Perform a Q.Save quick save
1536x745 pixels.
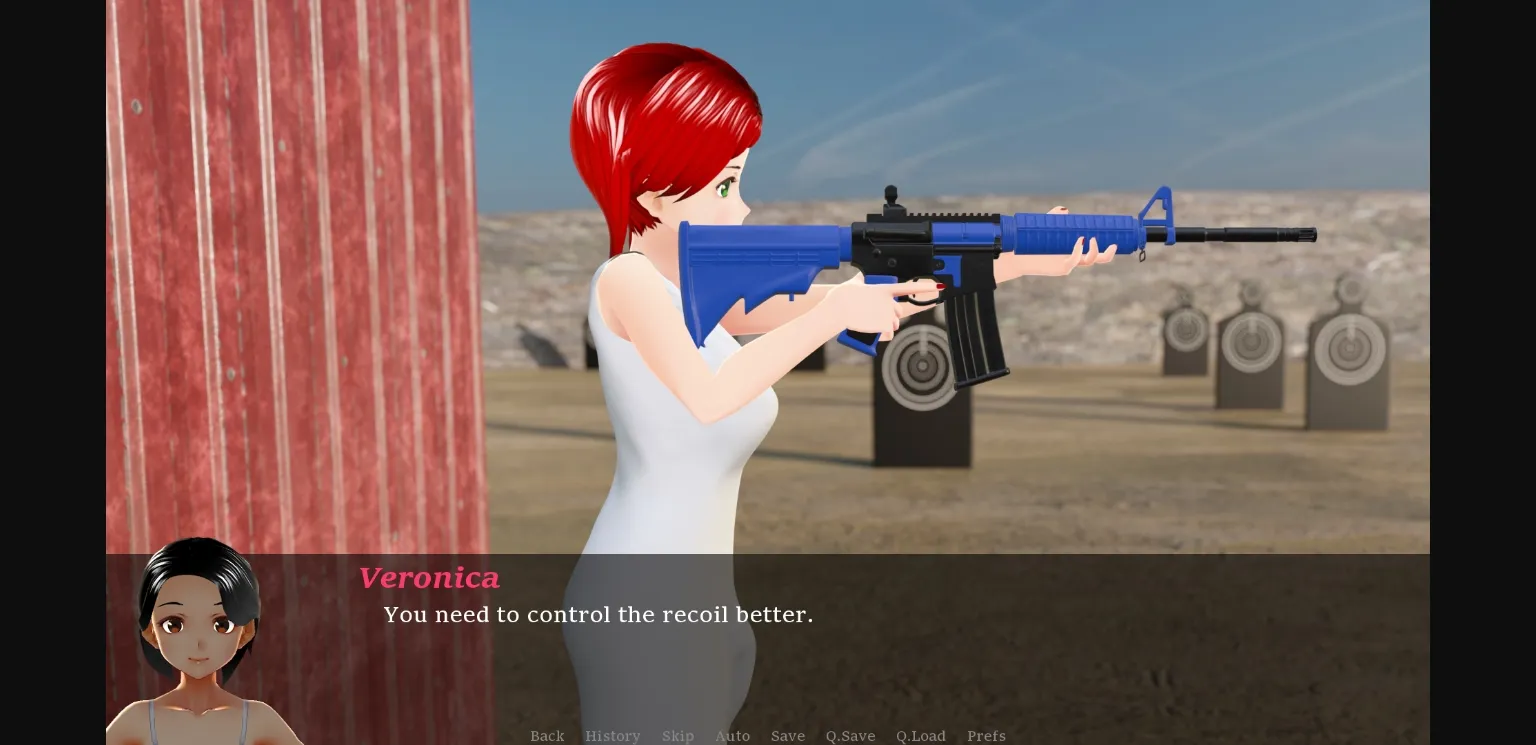point(850,736)
